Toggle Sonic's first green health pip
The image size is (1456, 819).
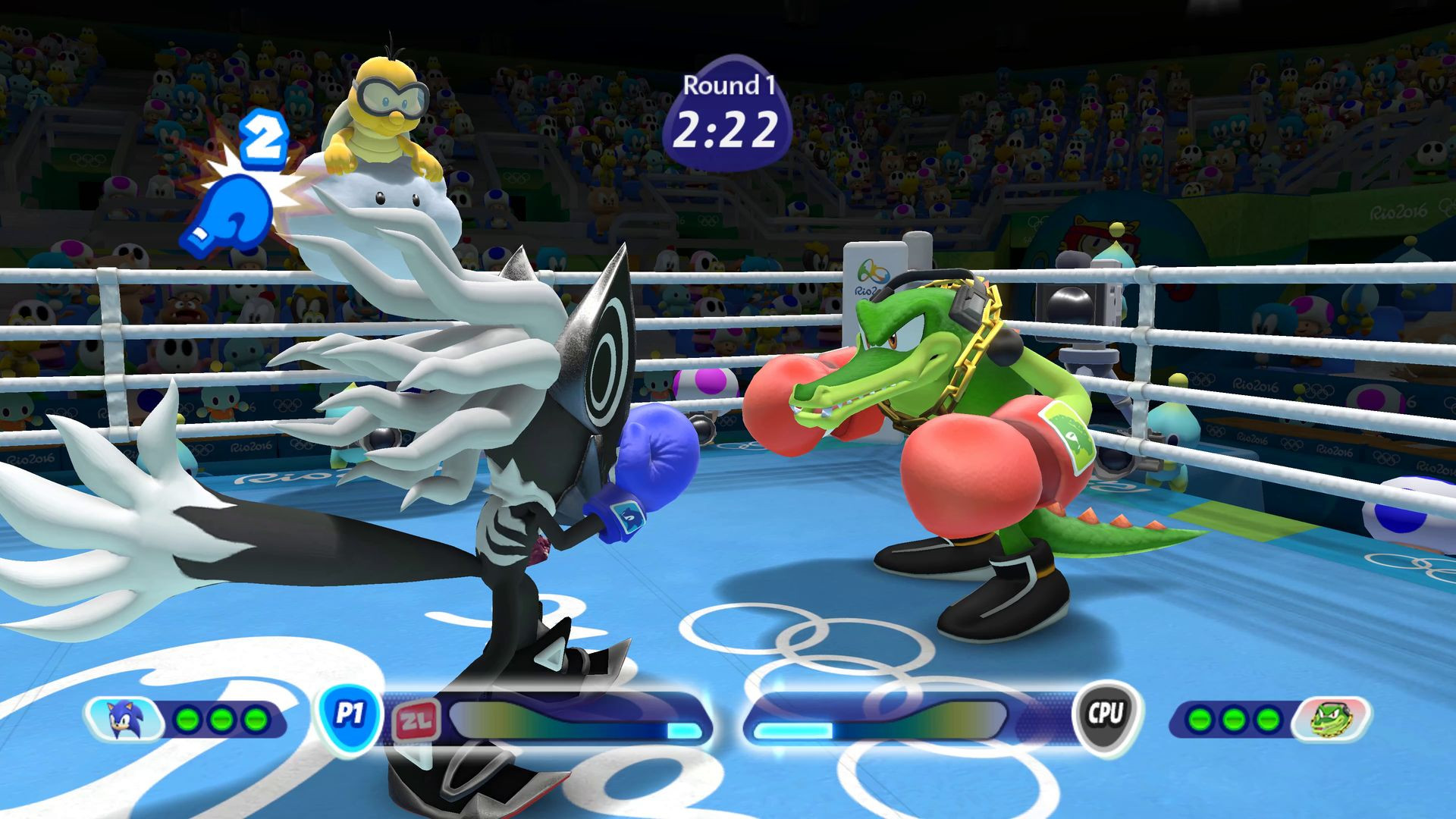(x=187, y=719)
